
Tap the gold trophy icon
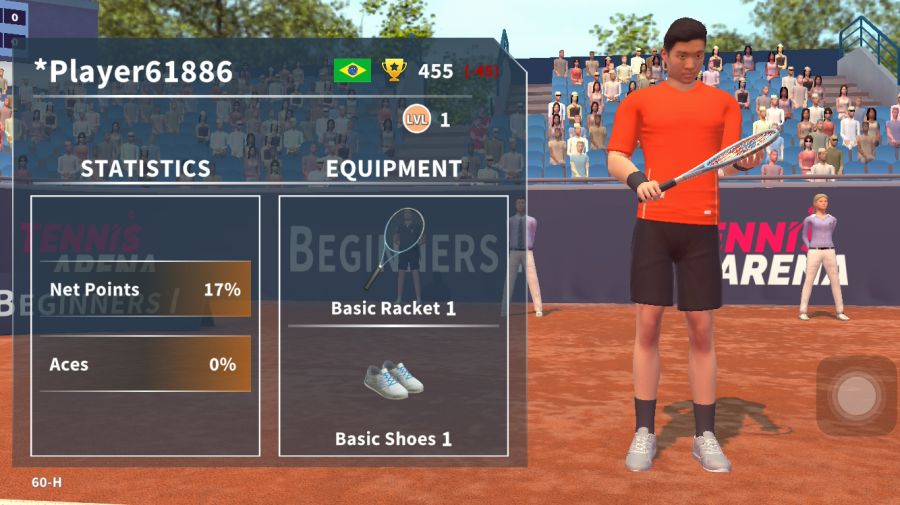tap(394, 70)
